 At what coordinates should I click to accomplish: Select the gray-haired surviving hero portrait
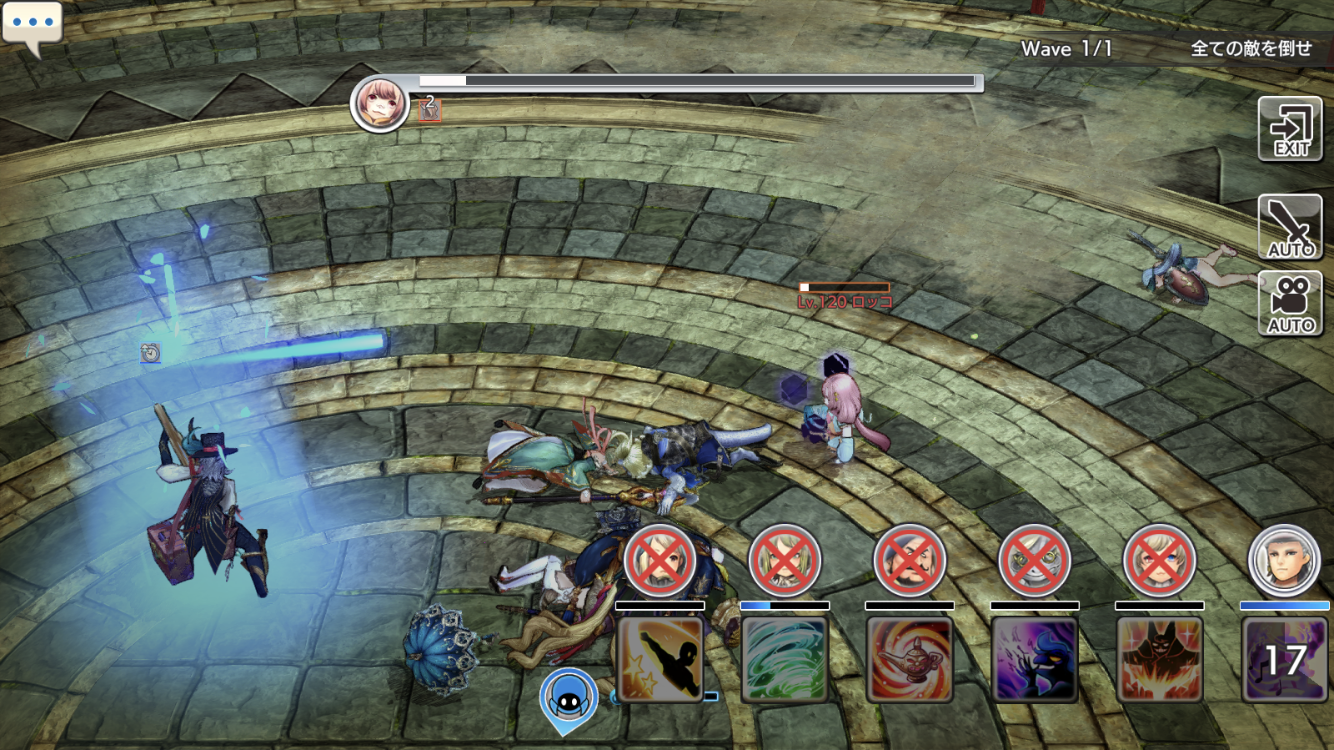[1285, 560]
